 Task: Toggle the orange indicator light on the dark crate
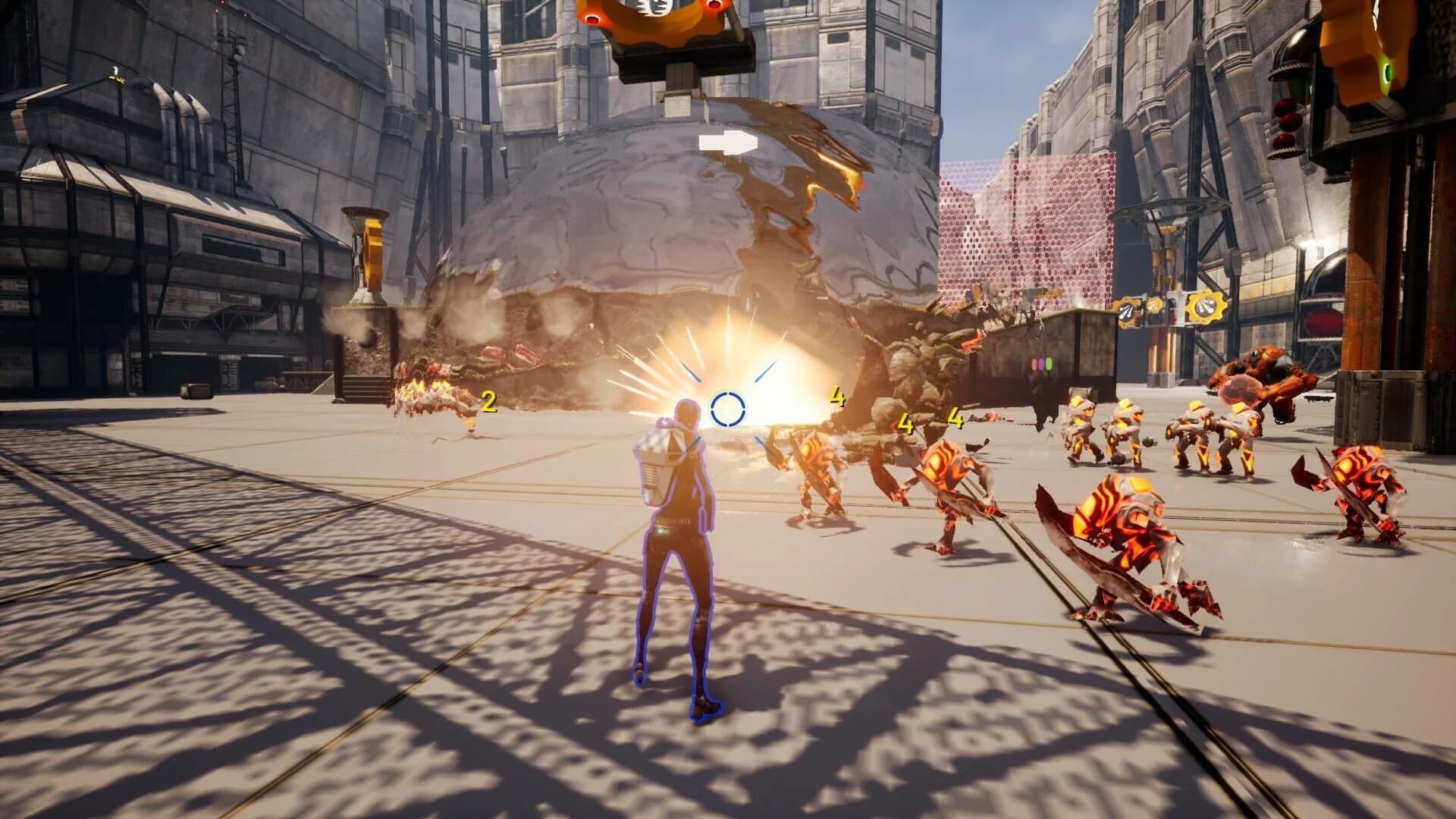click(1034, 364)
